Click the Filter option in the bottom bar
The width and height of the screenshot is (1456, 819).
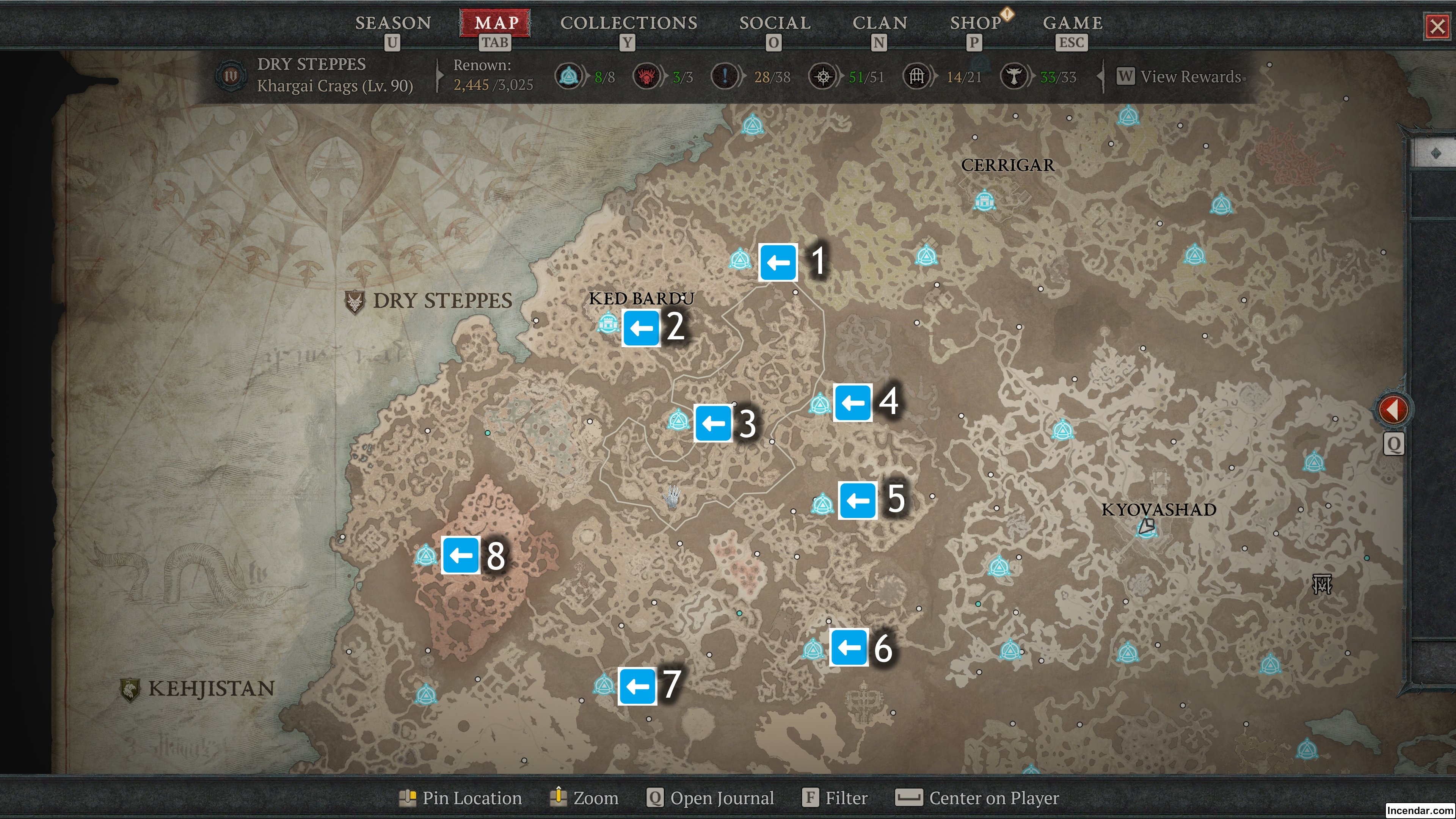pyautogui.click(x=835, y=797)
